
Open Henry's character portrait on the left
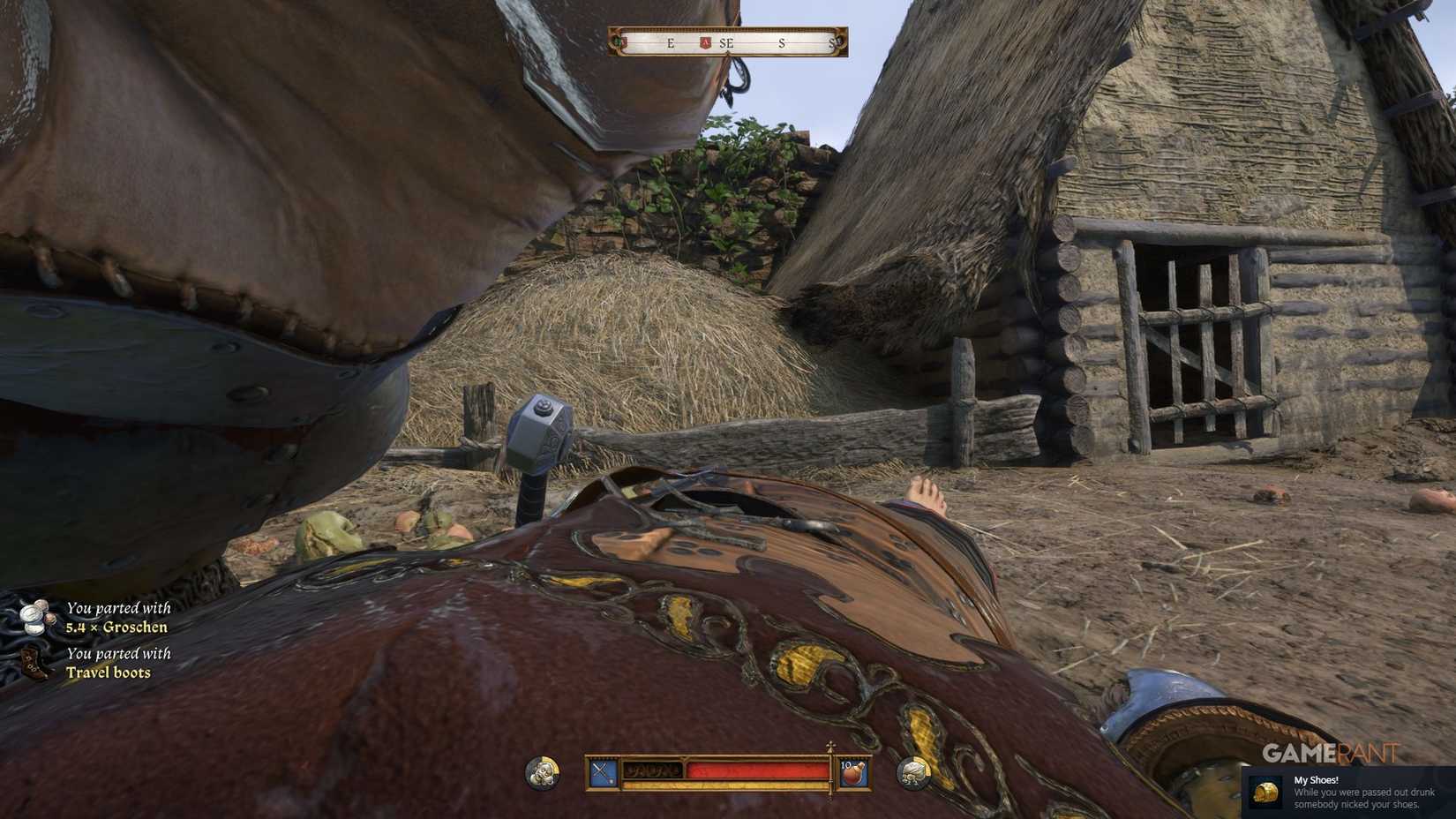point(542,771)
